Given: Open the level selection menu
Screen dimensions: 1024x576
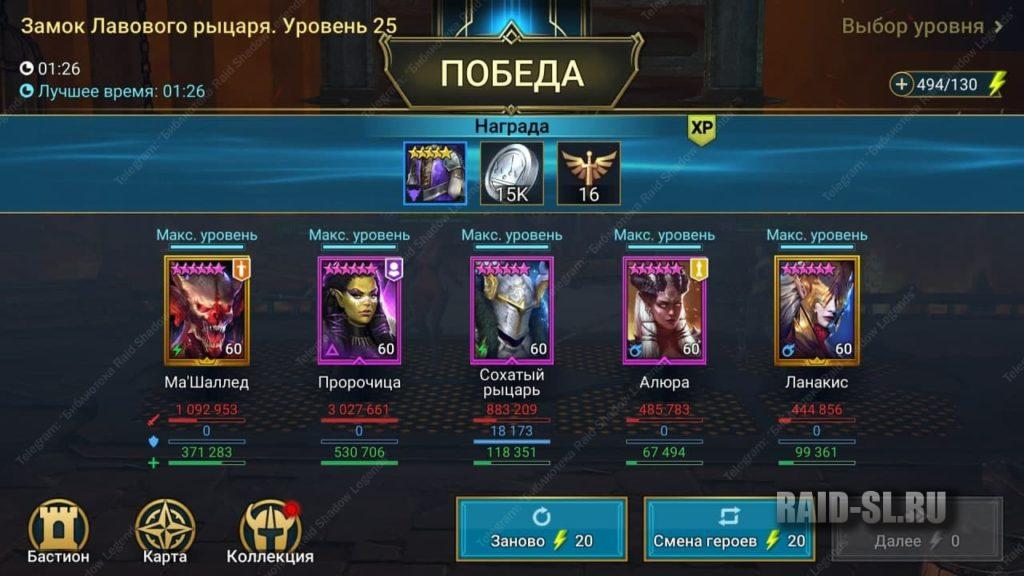Looking at the screenshot, I should click(922, 27).
